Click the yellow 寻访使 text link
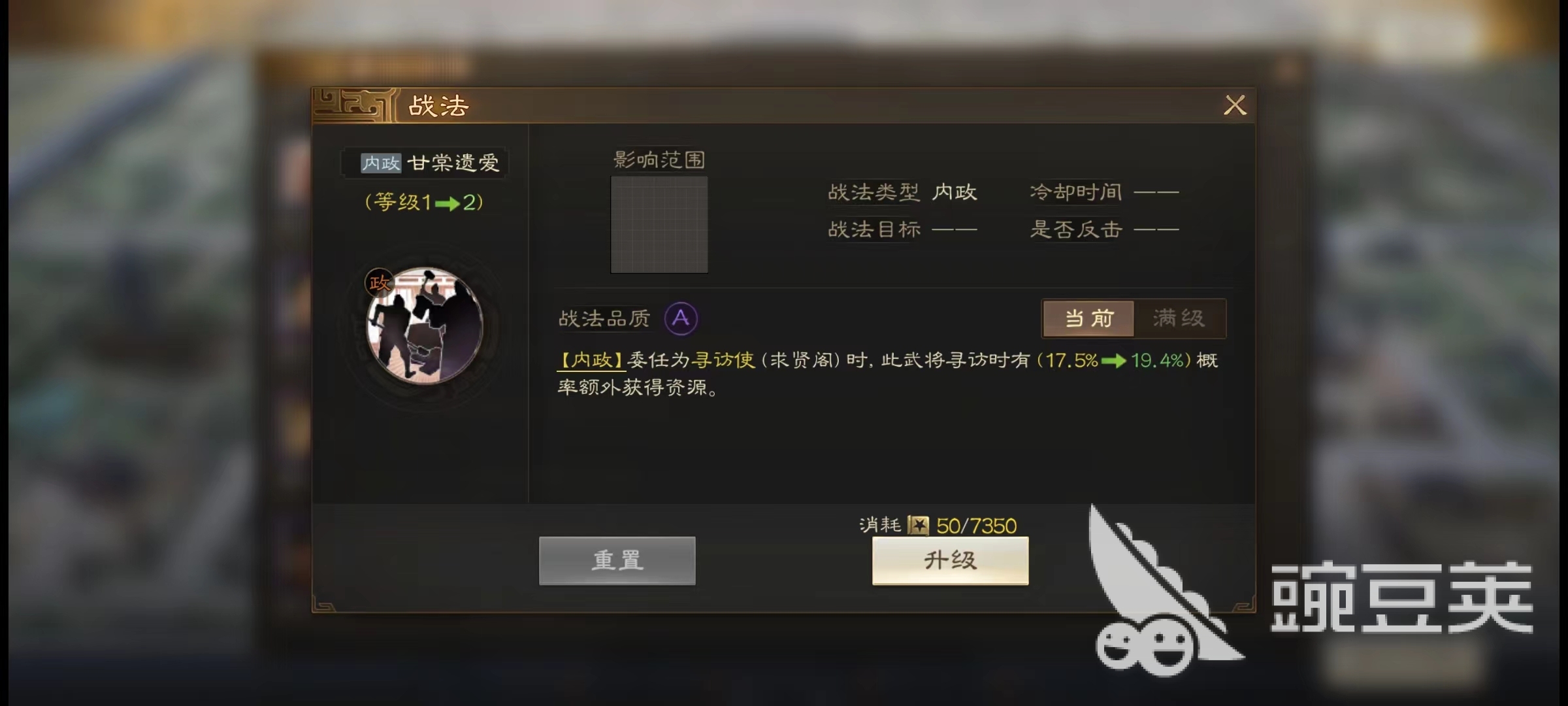 click(724, 360)
